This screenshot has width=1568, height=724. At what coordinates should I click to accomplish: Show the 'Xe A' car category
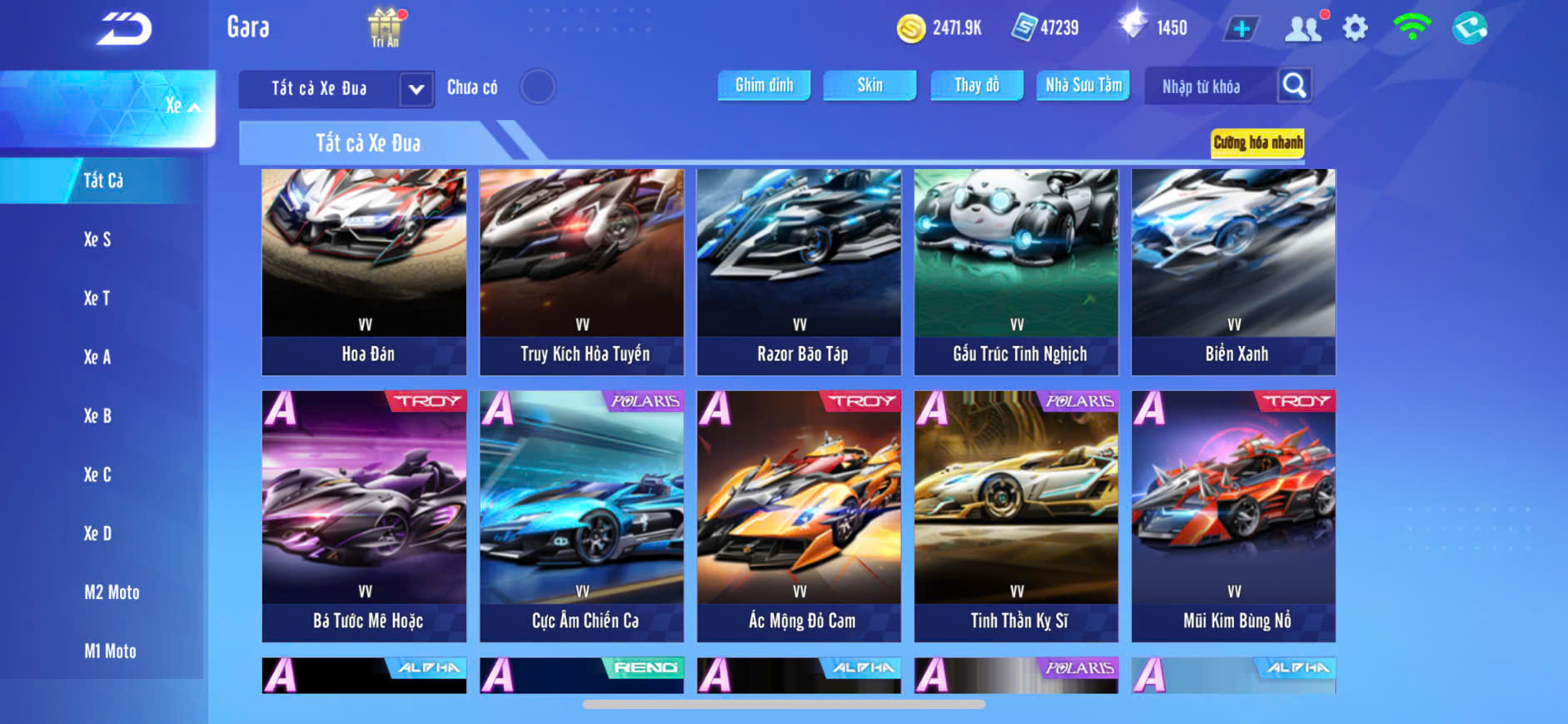pos(97,357)
